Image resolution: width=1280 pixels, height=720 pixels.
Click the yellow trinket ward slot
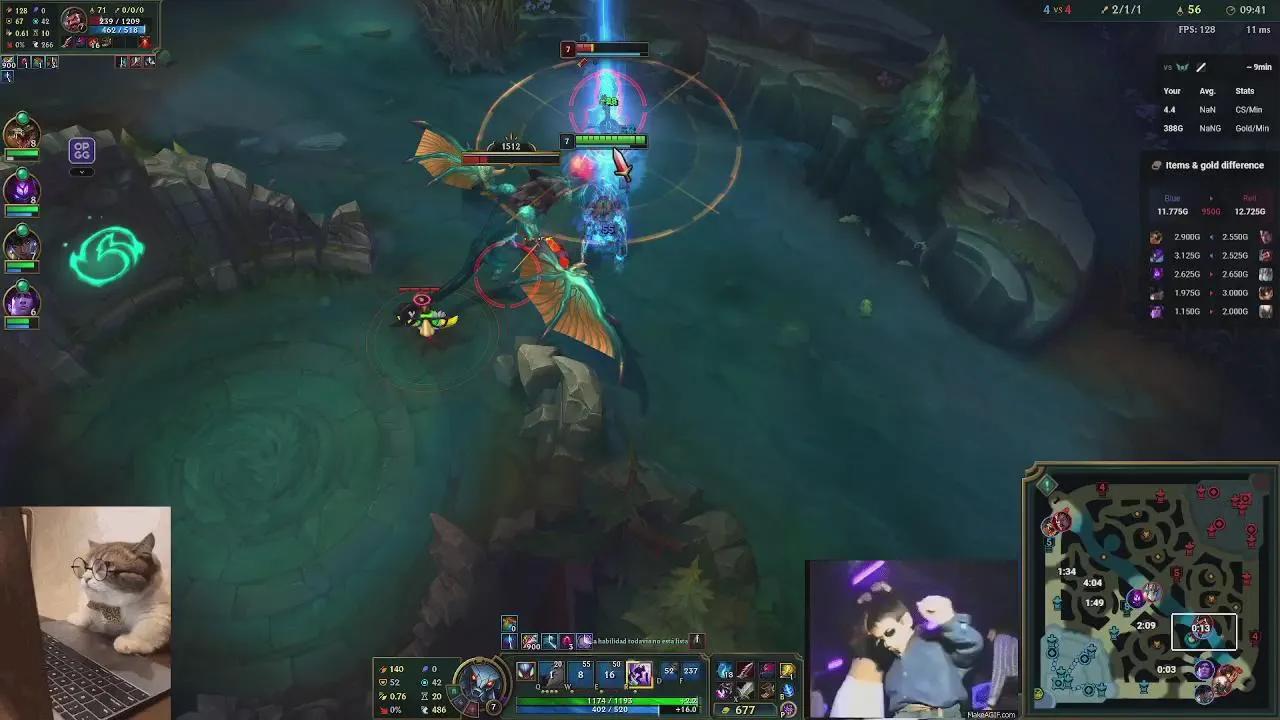[786, 671]
